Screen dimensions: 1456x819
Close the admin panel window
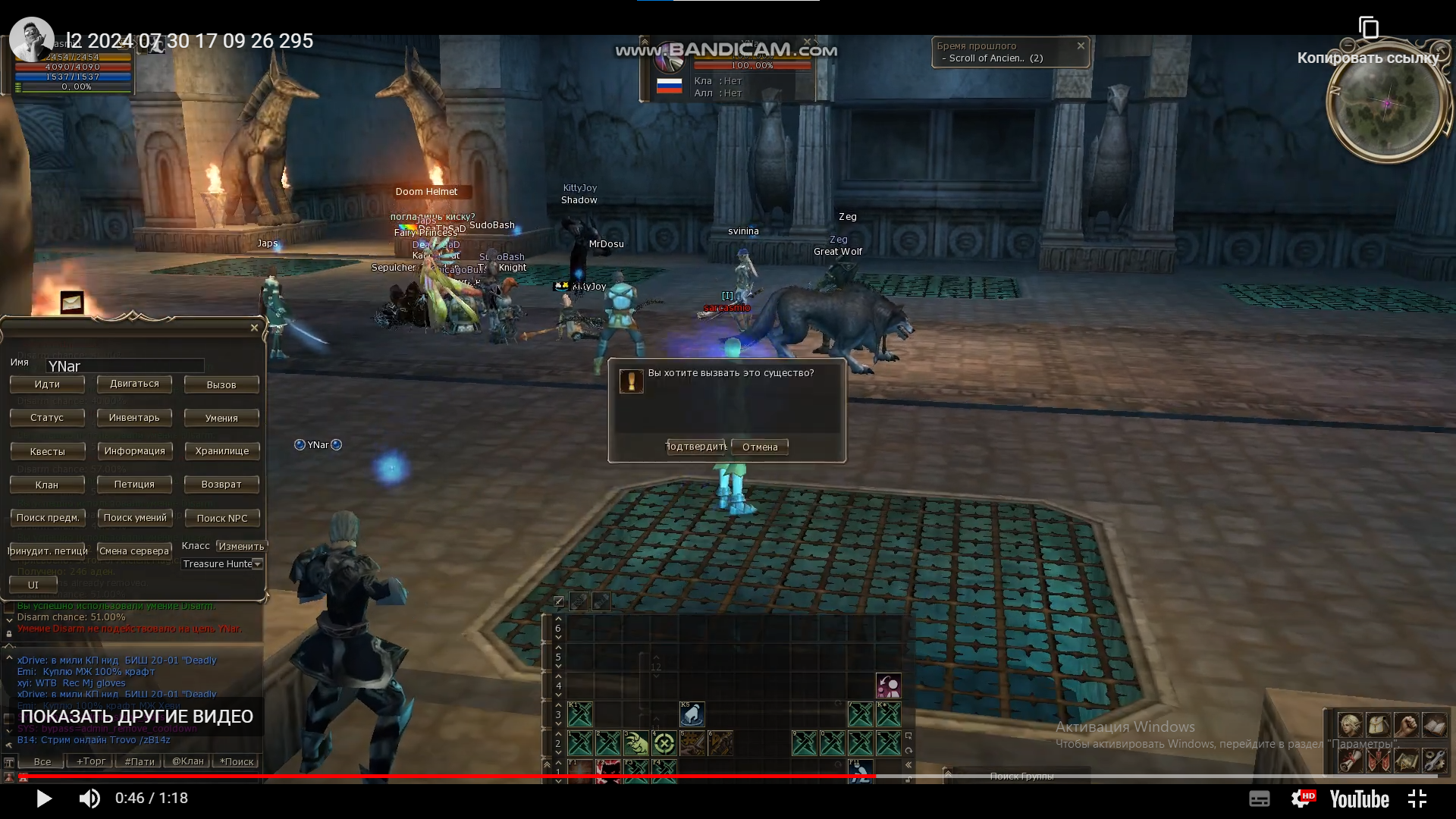[x=254, y=328]
